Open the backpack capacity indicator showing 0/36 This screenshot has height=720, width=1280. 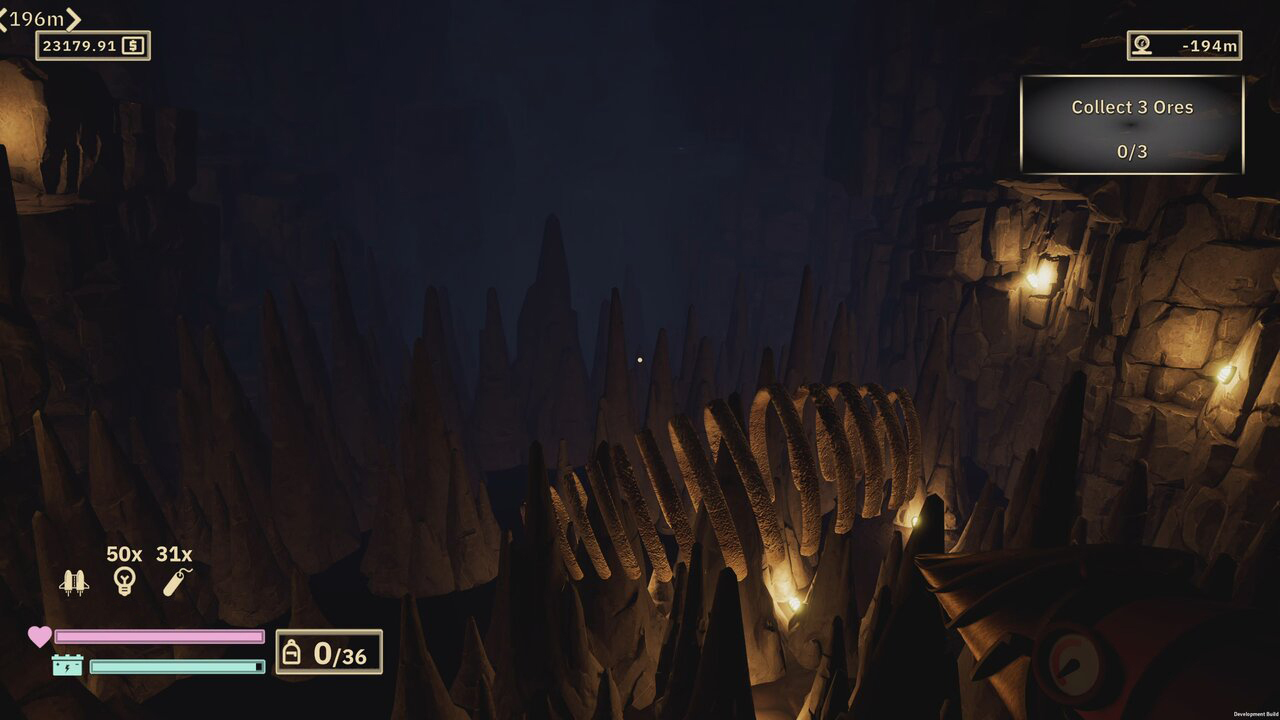[330, 653]
